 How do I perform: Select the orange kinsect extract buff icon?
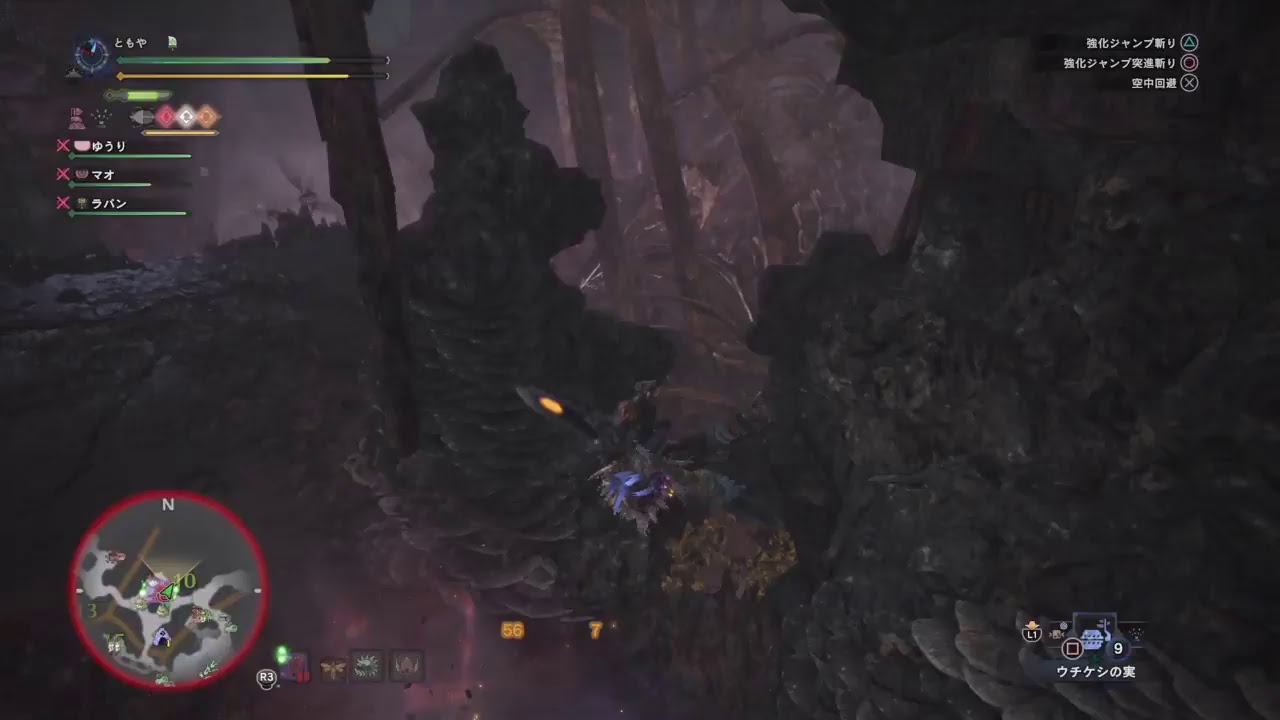(x=208, y=116)
